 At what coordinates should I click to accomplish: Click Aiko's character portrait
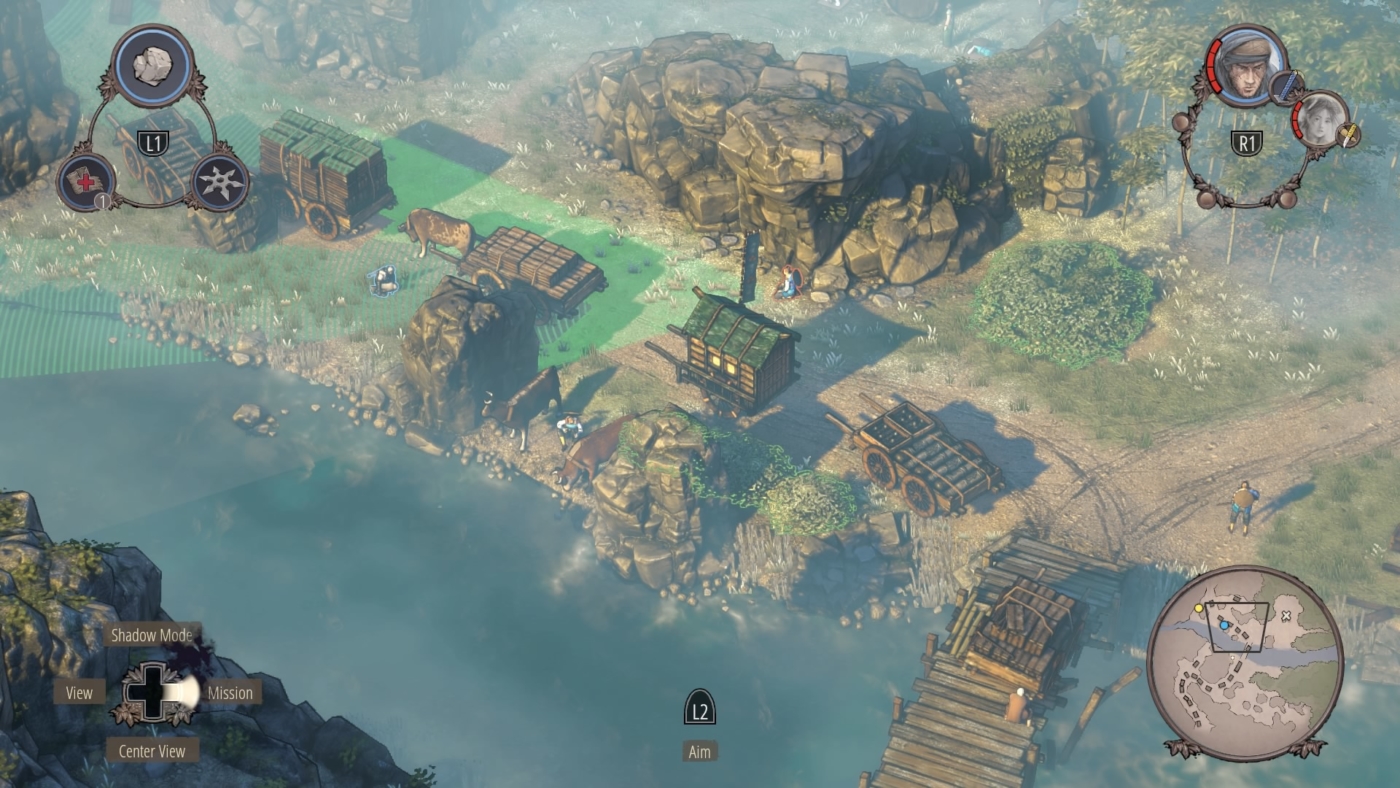(1322, 122)
